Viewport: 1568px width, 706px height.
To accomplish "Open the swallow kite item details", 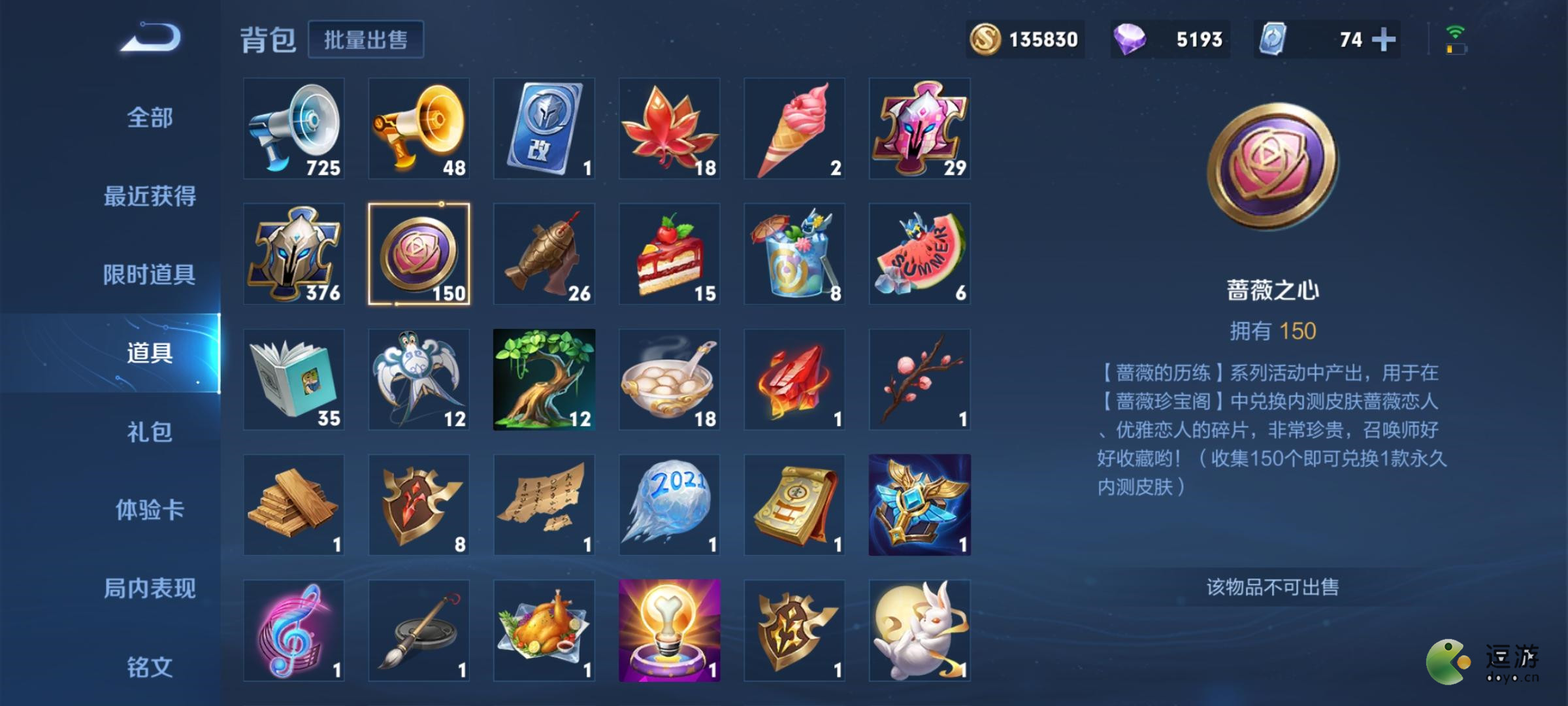I will click(418, 379).
